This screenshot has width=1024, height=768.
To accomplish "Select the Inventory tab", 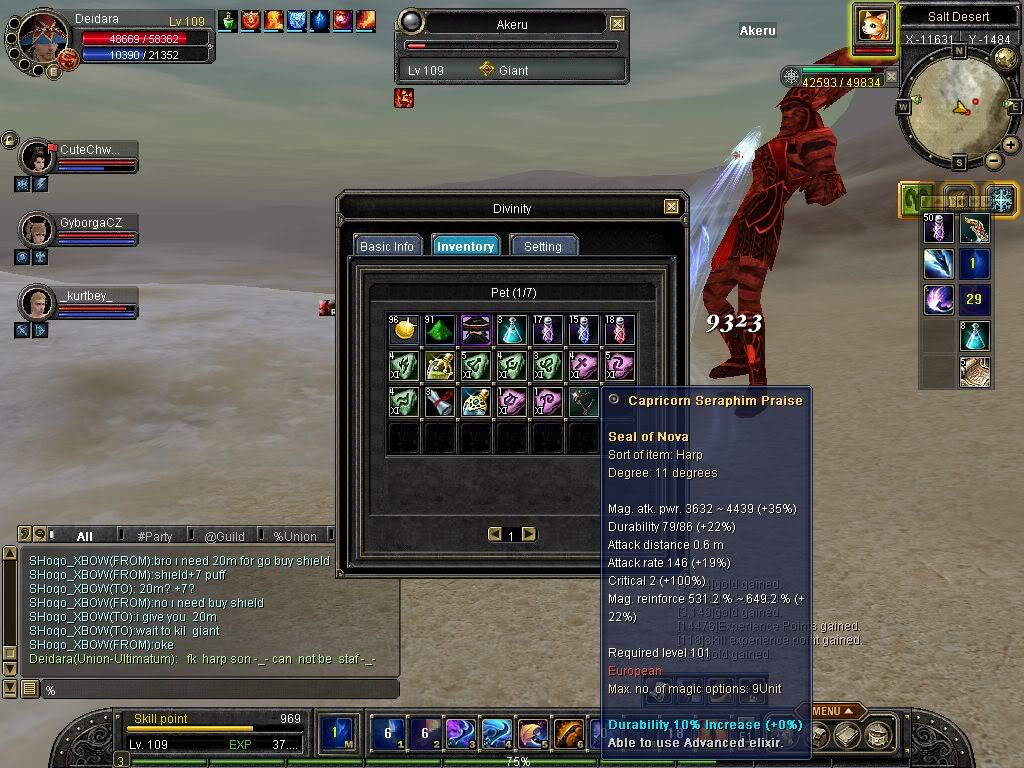I will coord(465,246).
